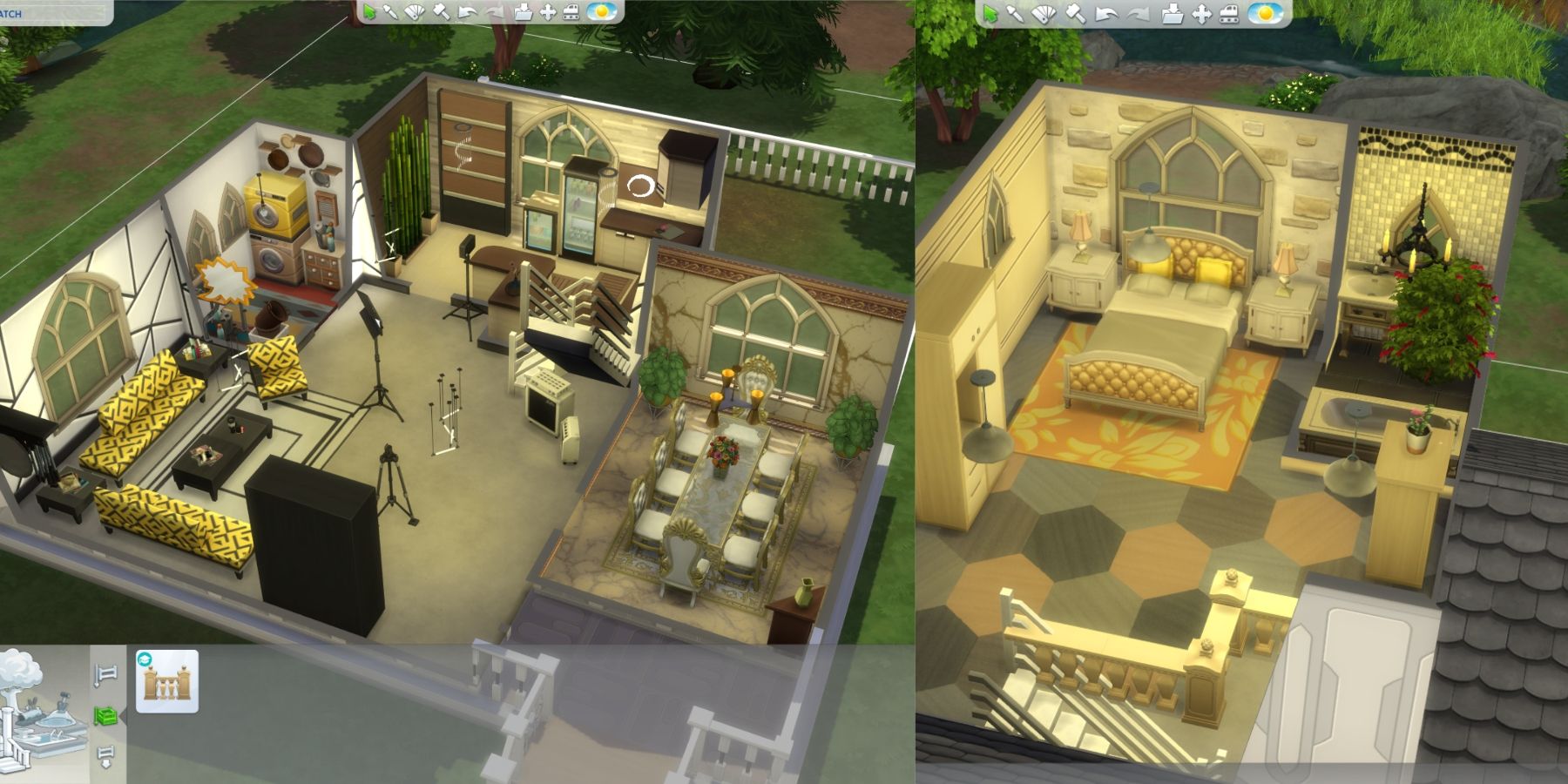Grab the Sledgehammer tool to demolish items
The height and width of the screenshot is (784, 1568).
click(441, 13)
